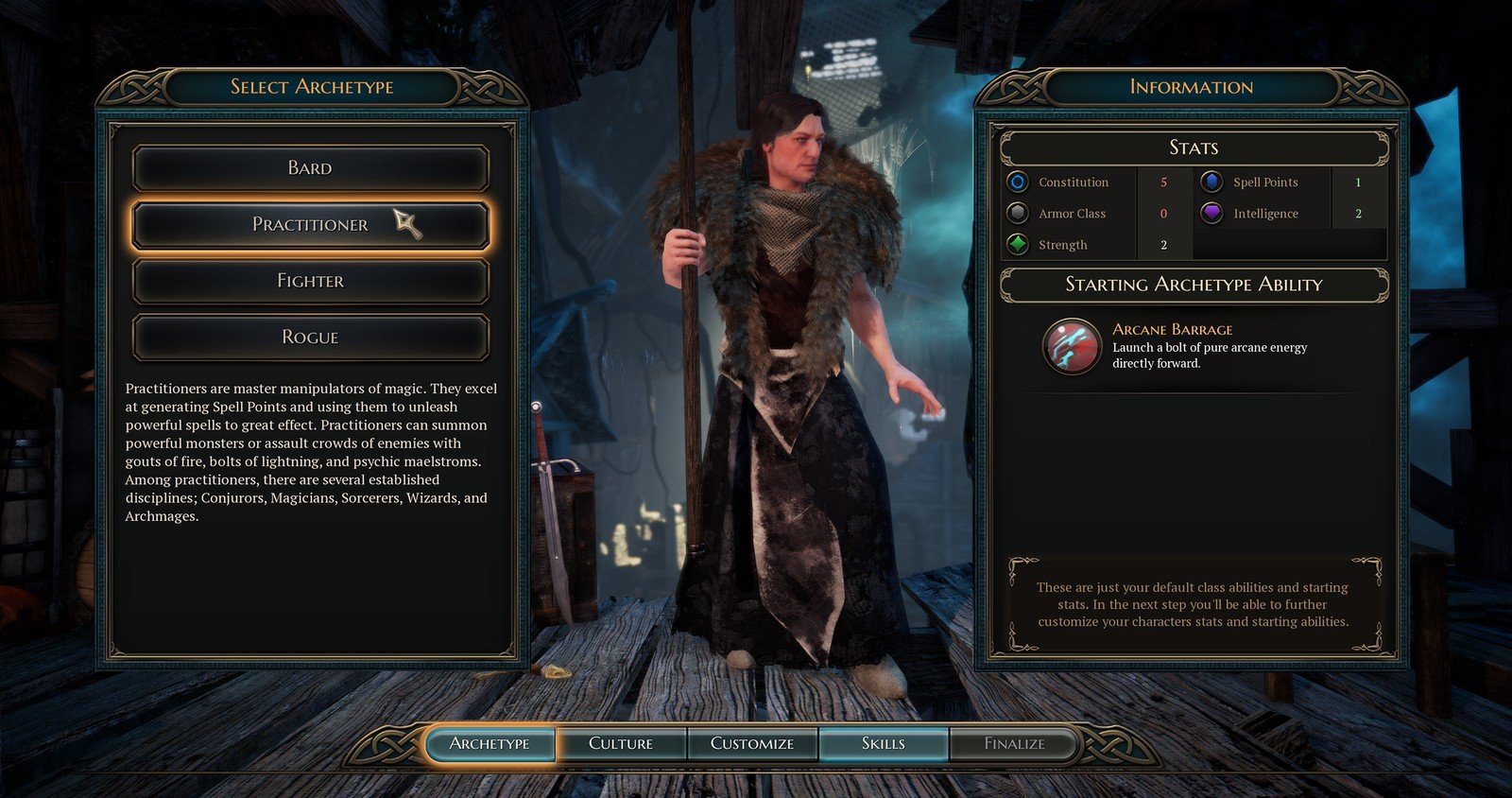
Task: Click the highlighted Practitioner archetype
Action: click(310, 224)
